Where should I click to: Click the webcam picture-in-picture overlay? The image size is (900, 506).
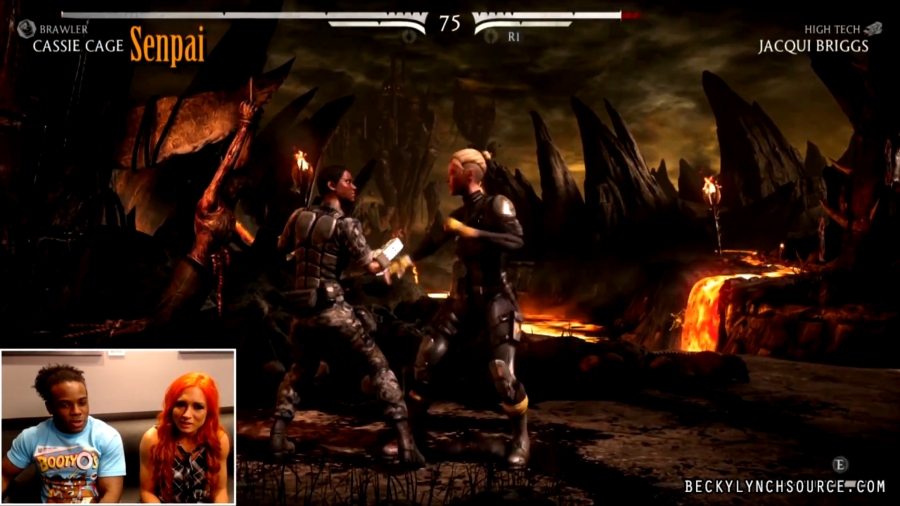click(118, 427)
